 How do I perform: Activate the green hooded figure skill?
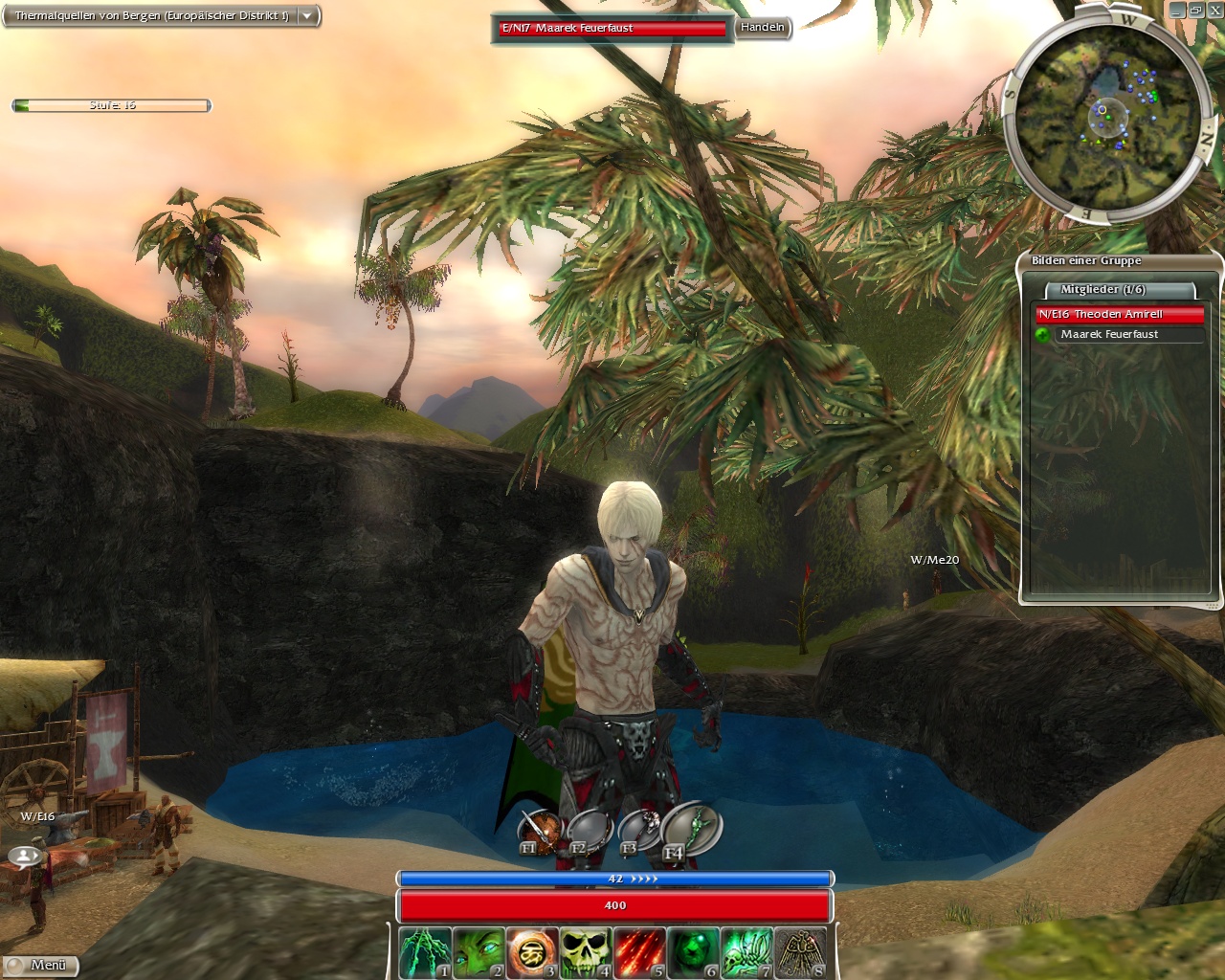tap(692, 953)
